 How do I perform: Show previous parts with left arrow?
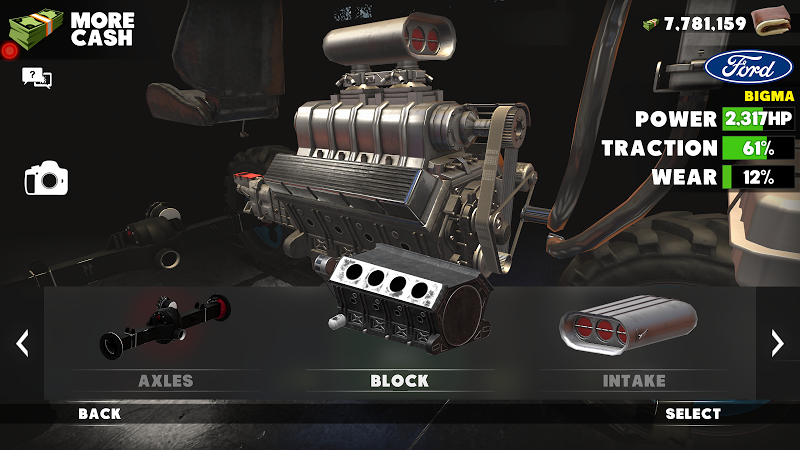[22, 343]
